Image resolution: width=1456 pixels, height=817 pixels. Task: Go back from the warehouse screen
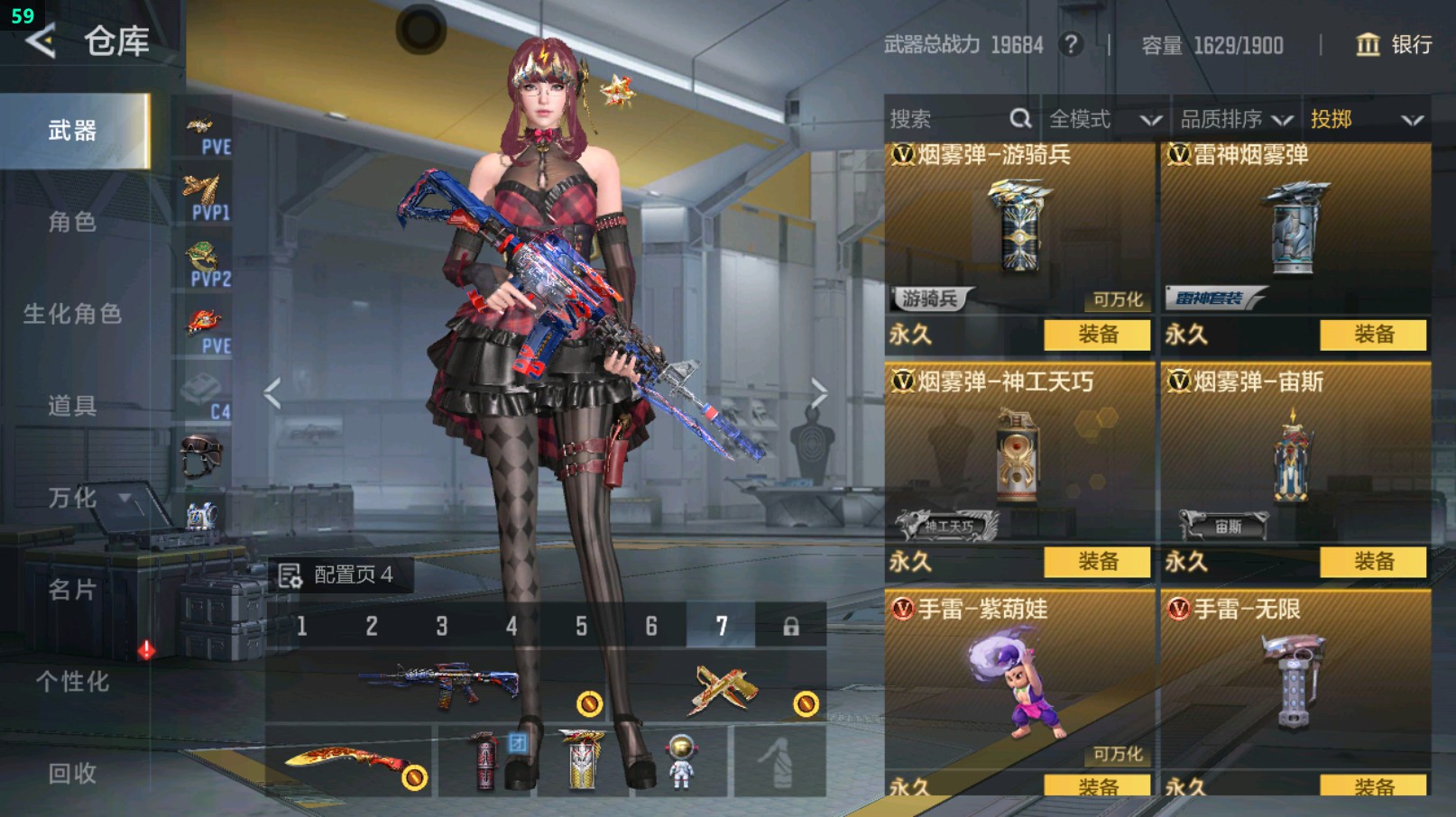[x=41, y=41]
